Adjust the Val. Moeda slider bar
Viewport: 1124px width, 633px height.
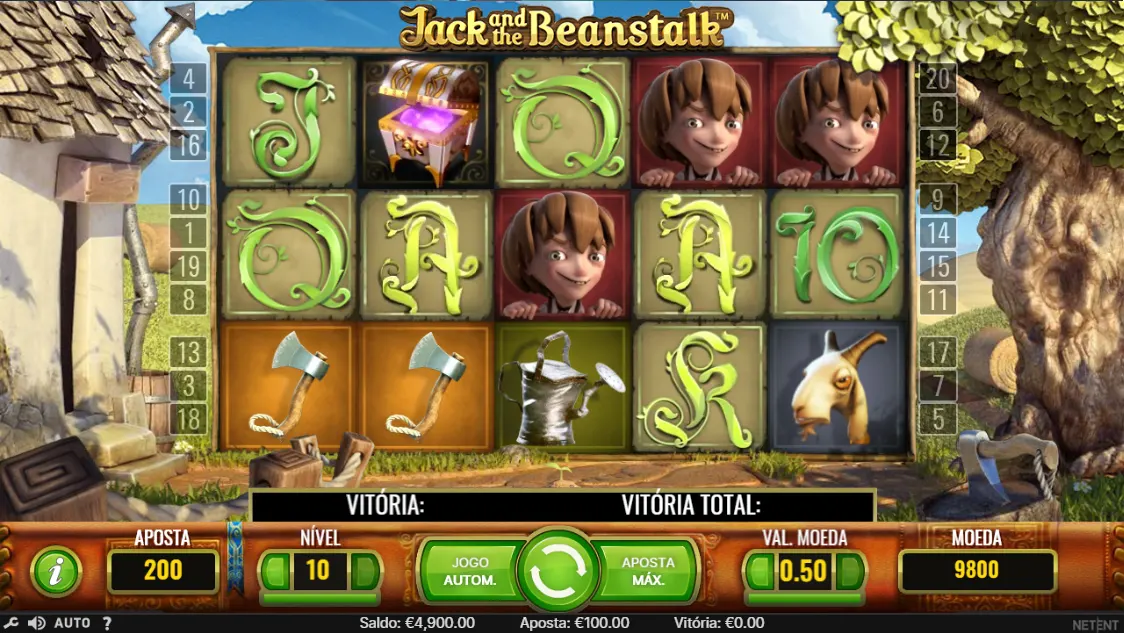coord(804,598)
